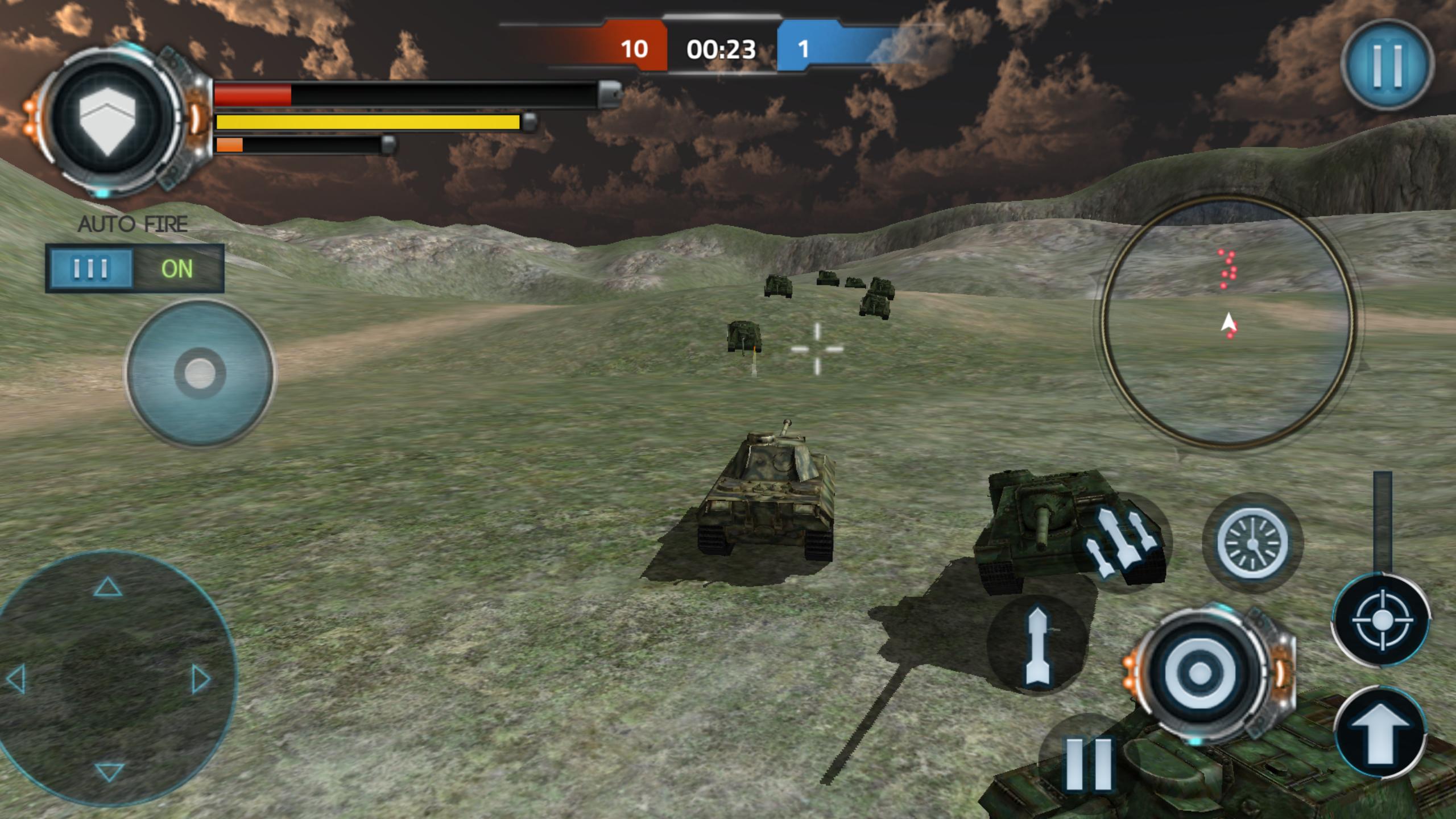Tap the red team score showing 10
Viewport: 1456px width, 819px height.
pyautogui.click(x=636, y=50)
